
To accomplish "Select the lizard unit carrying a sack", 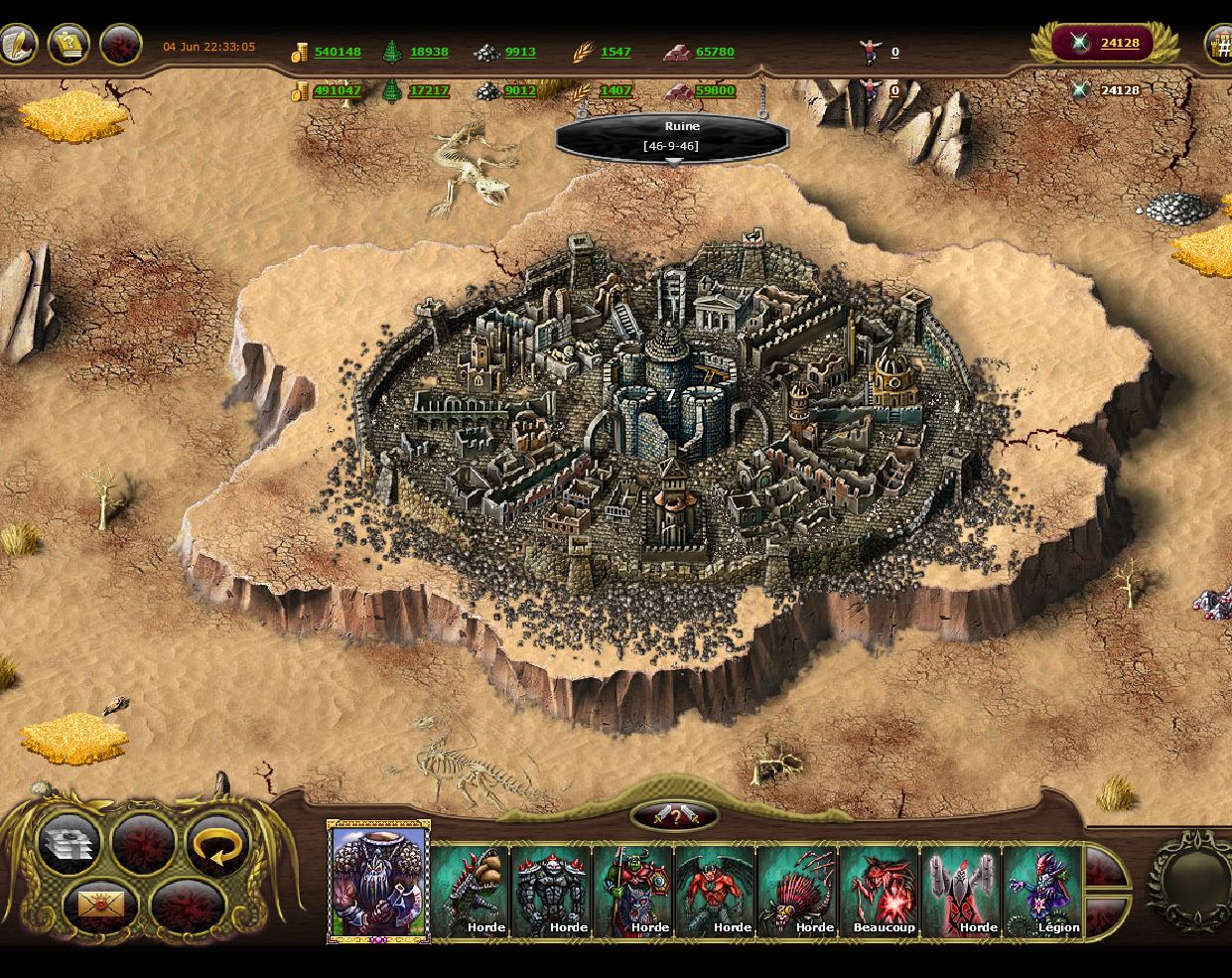I will 470,891.
